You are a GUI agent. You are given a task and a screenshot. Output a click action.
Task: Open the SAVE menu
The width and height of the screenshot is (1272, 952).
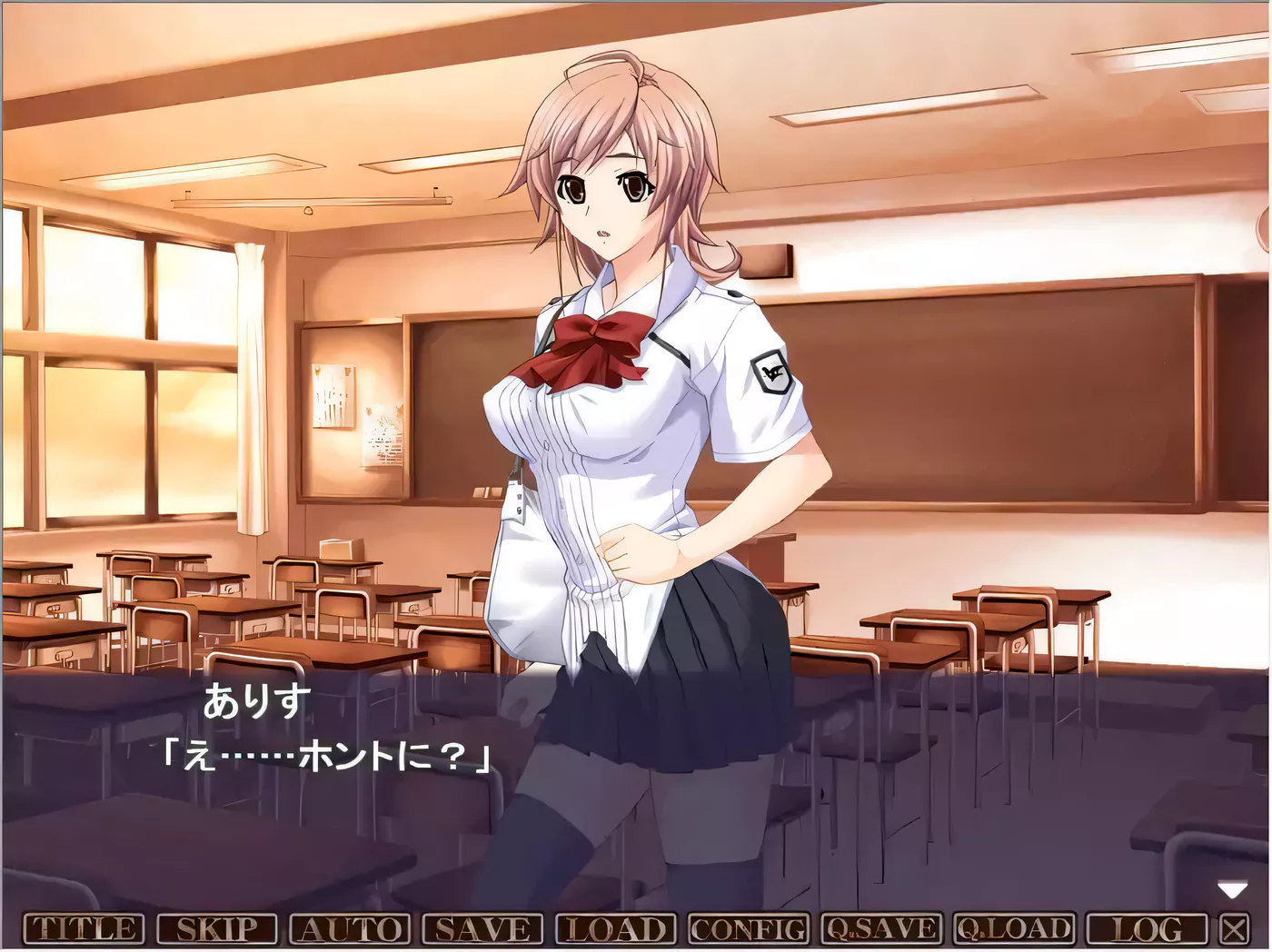482,929
